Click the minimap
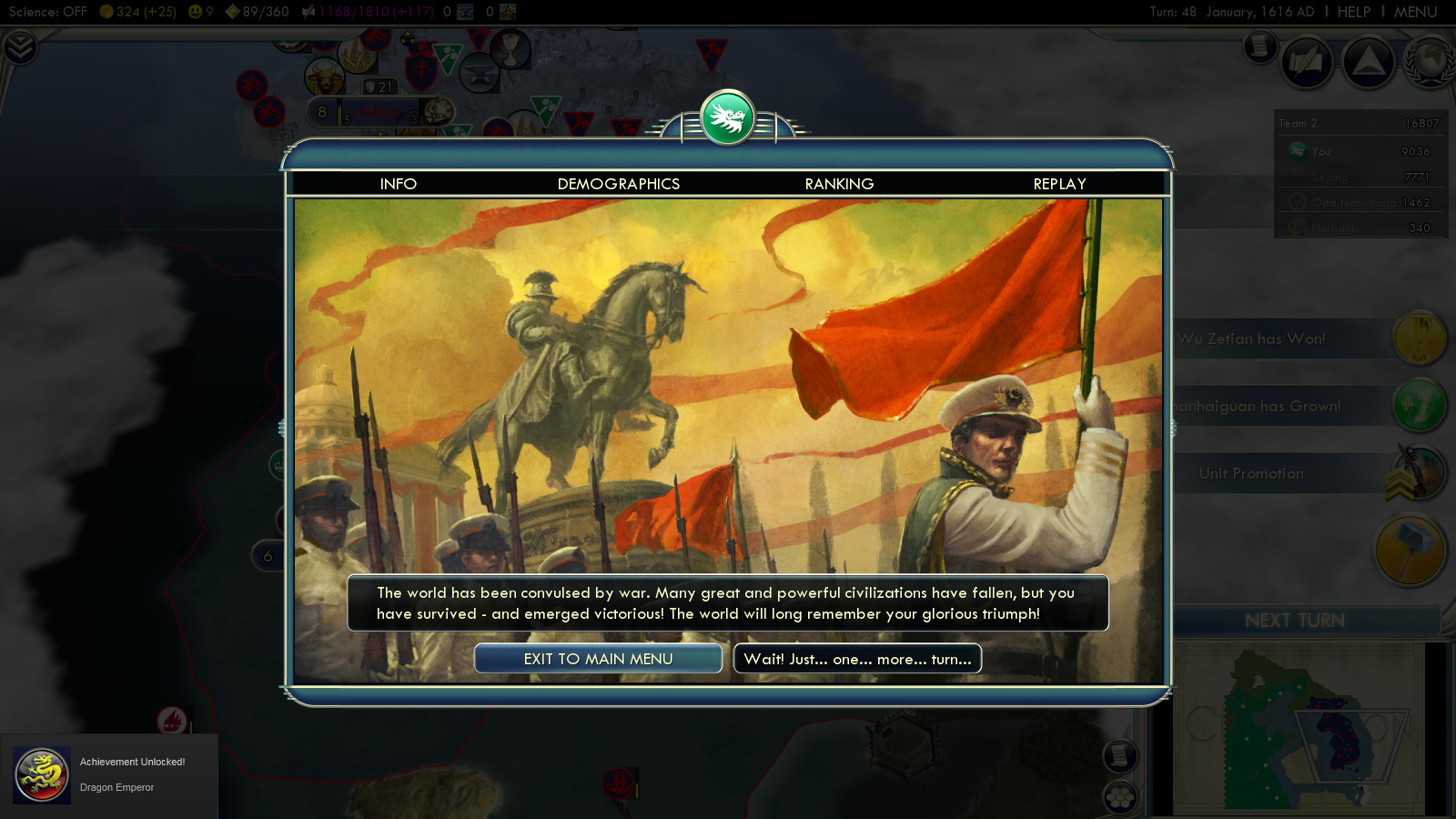This screenshot has height=819, width=1456. pyautogui.click(x=1297, y=728)
